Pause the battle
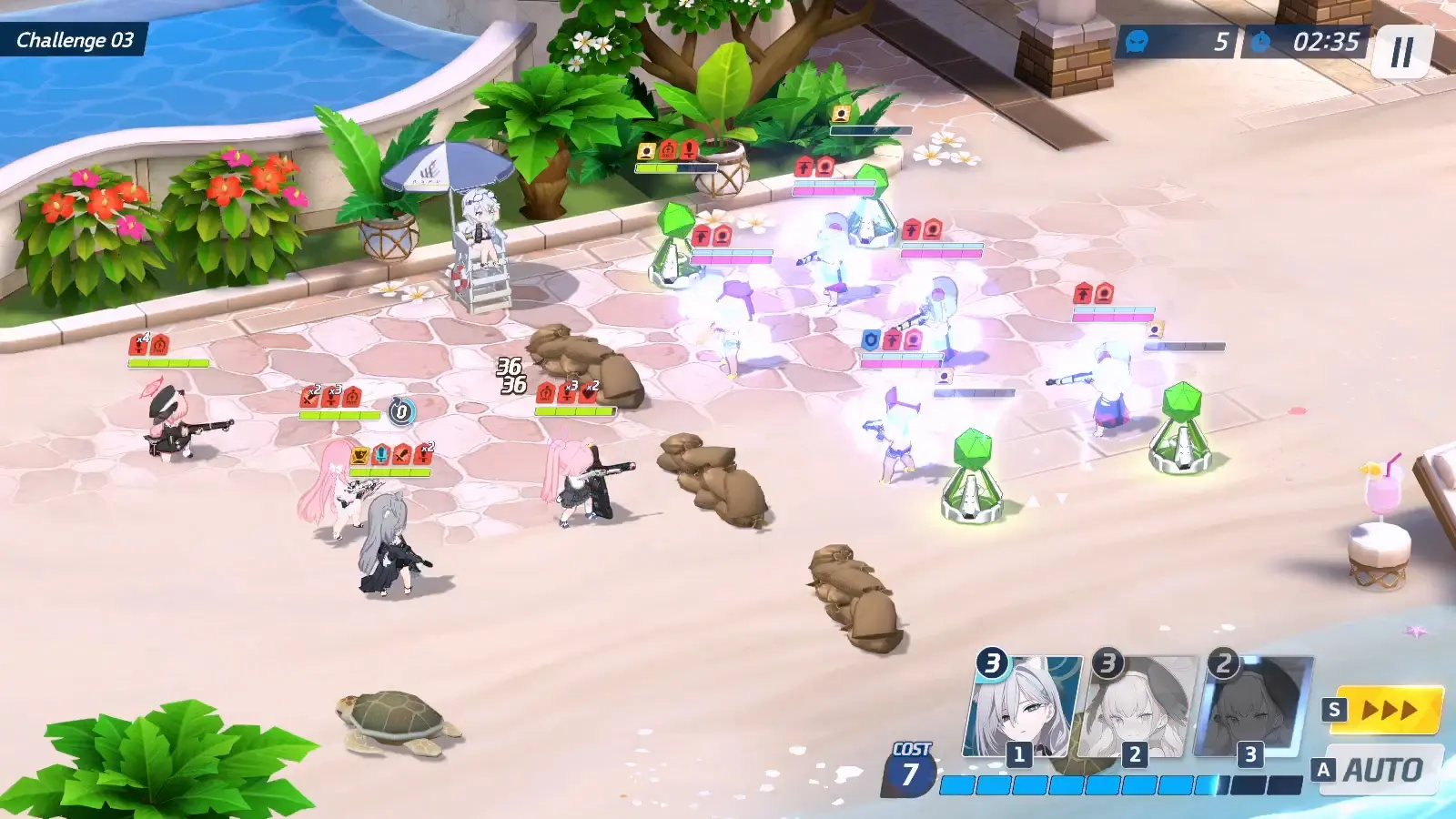Viewport: 1456px width, 819px height. click(x=1402, y=52)
